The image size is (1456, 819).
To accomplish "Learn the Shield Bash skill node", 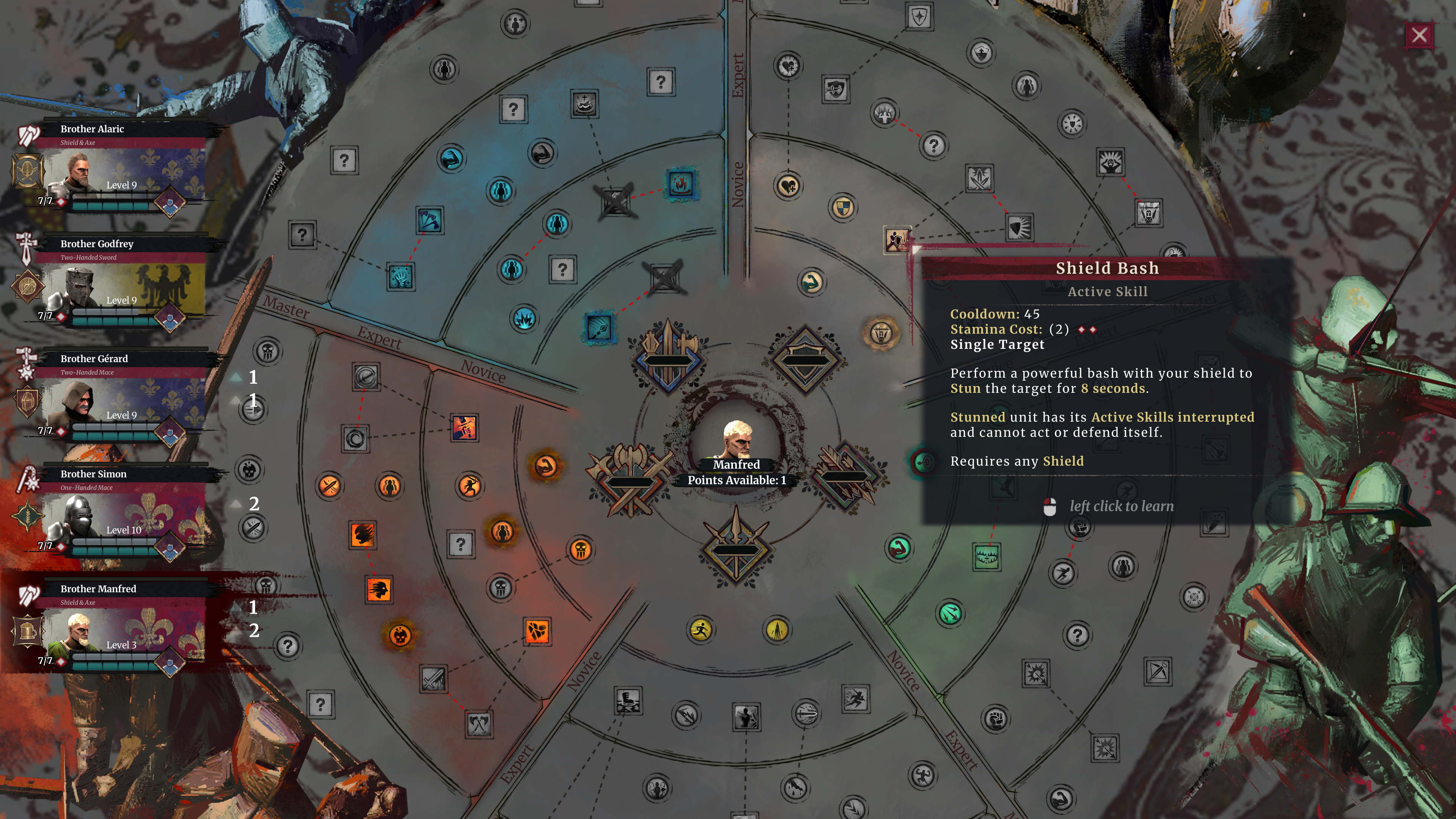I will 896,240.
